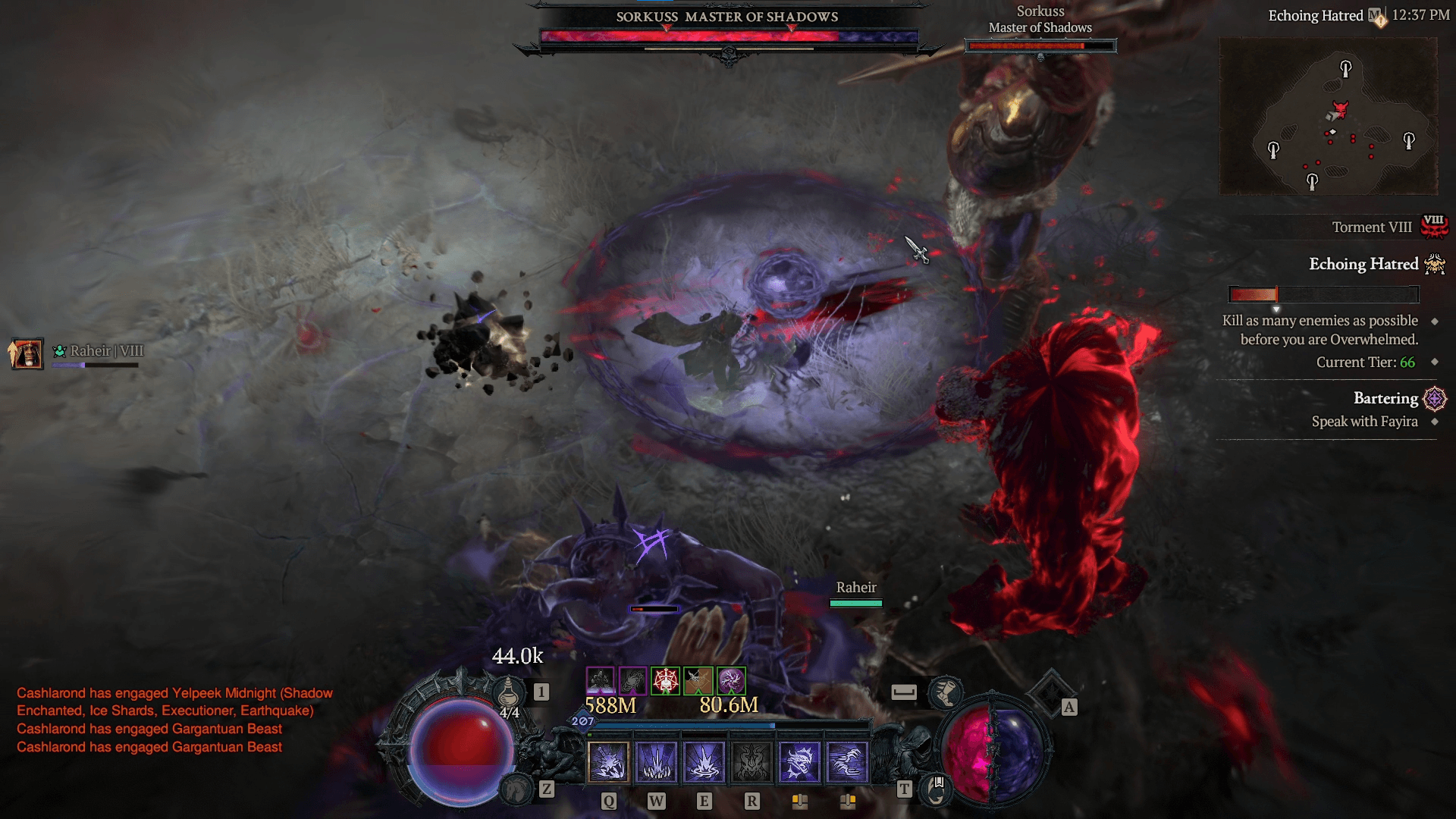Image resolution: width=1456 pixels, height=819 pixels.
Task: Trigger the ground burst skill
Action: [x=704, y=761]
